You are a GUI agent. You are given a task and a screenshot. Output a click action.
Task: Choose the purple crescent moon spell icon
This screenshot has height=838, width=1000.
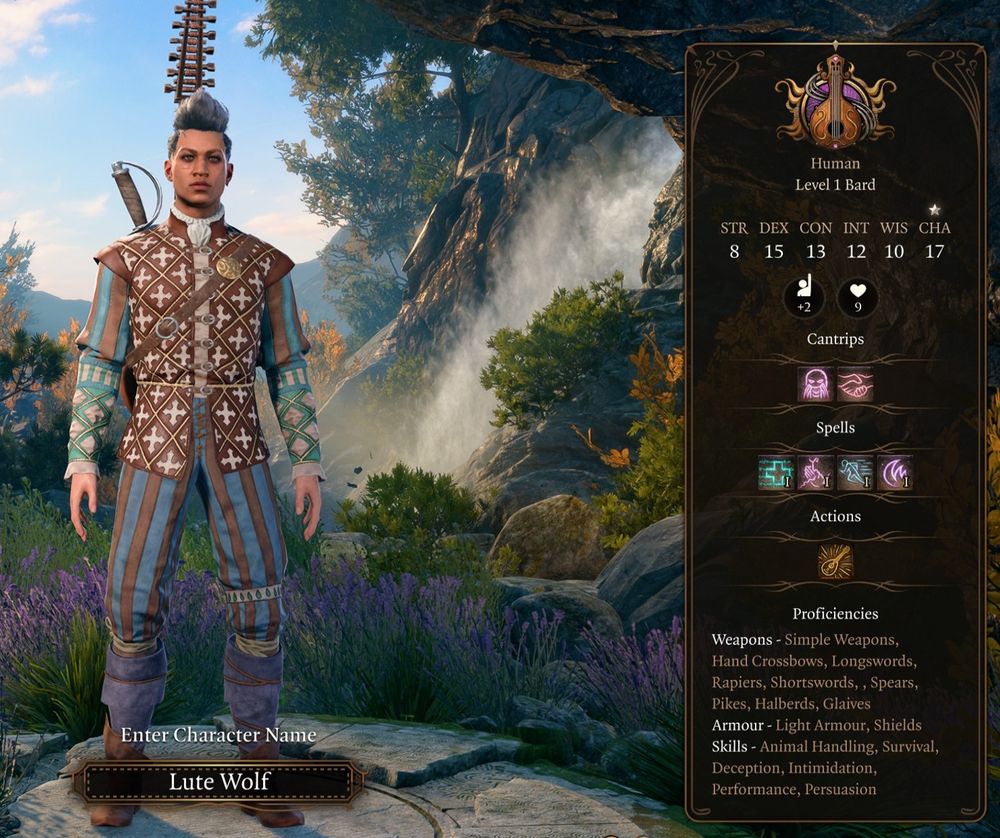click(x=894, y=472)
